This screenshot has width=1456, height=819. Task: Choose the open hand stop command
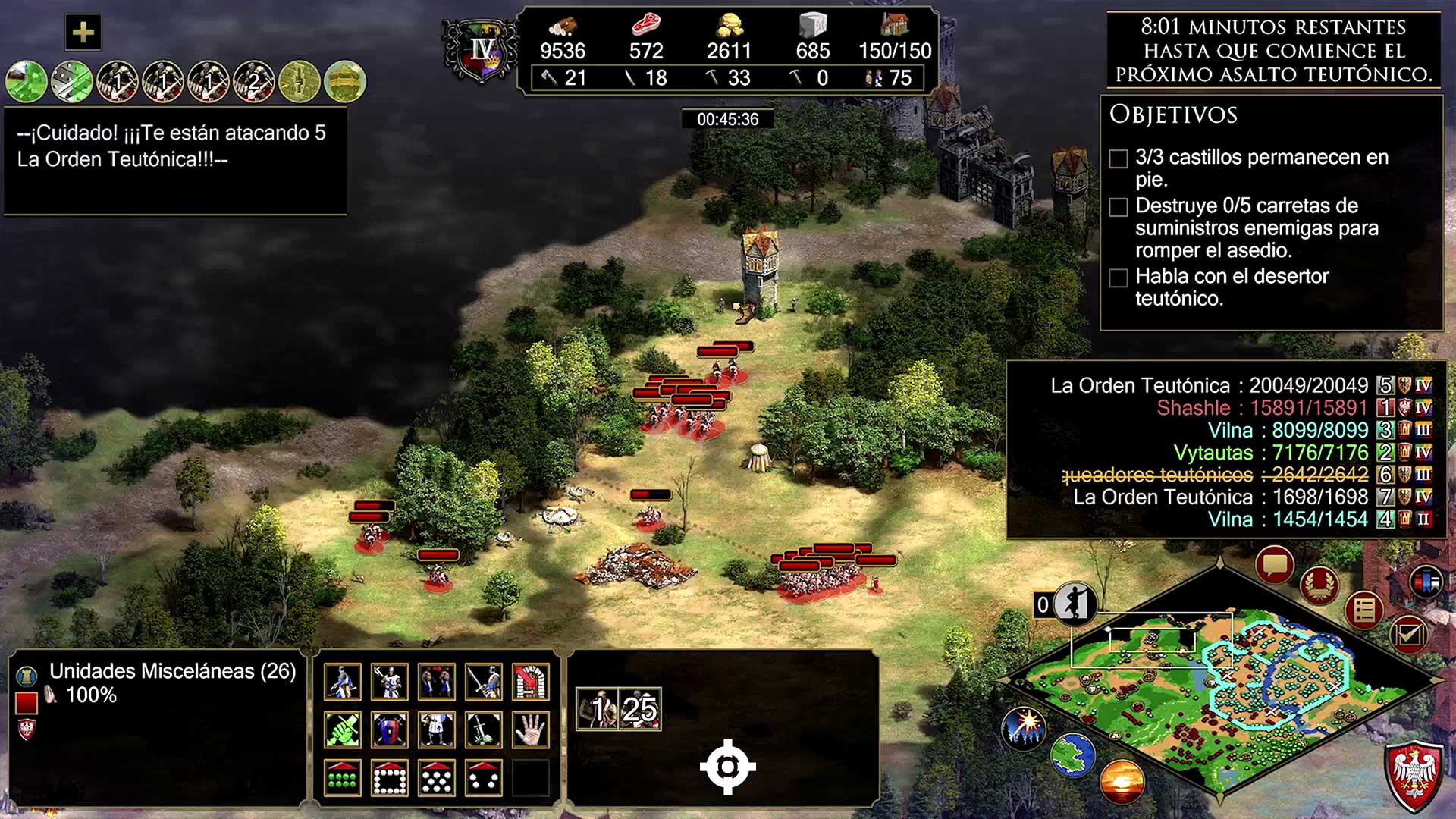[x=530, y=730]
